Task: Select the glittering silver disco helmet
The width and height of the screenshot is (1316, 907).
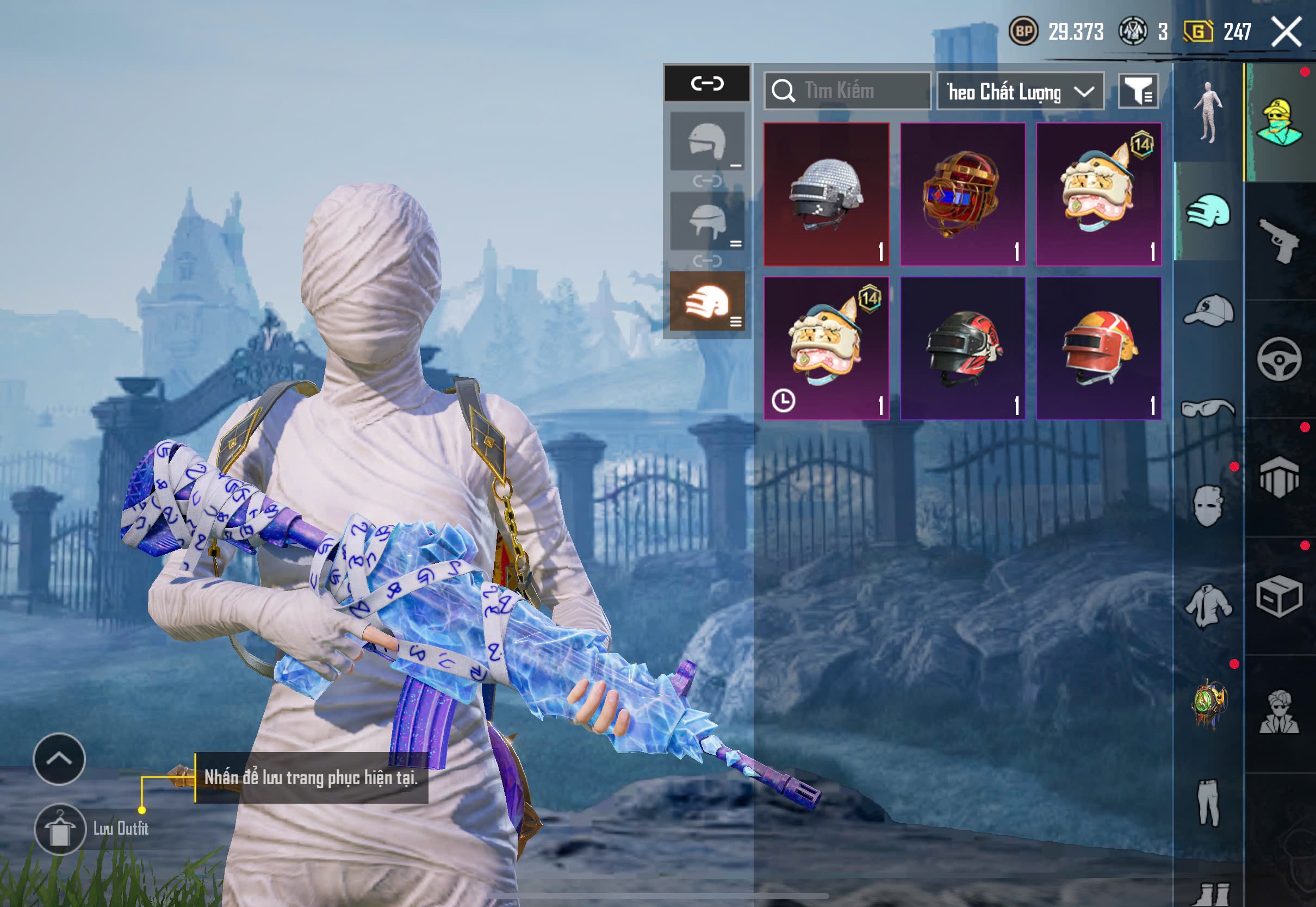Action: click(x=826, y=194)
